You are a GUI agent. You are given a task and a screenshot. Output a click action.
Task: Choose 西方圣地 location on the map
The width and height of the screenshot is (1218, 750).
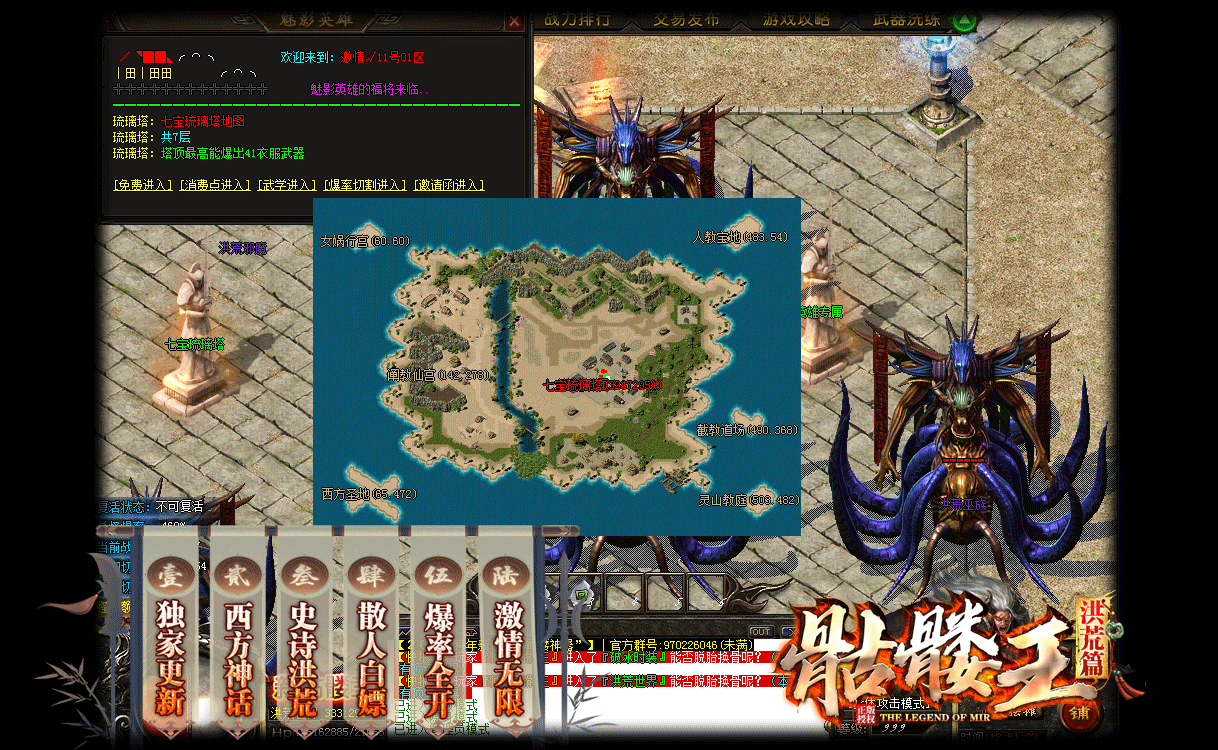point(368,494)
